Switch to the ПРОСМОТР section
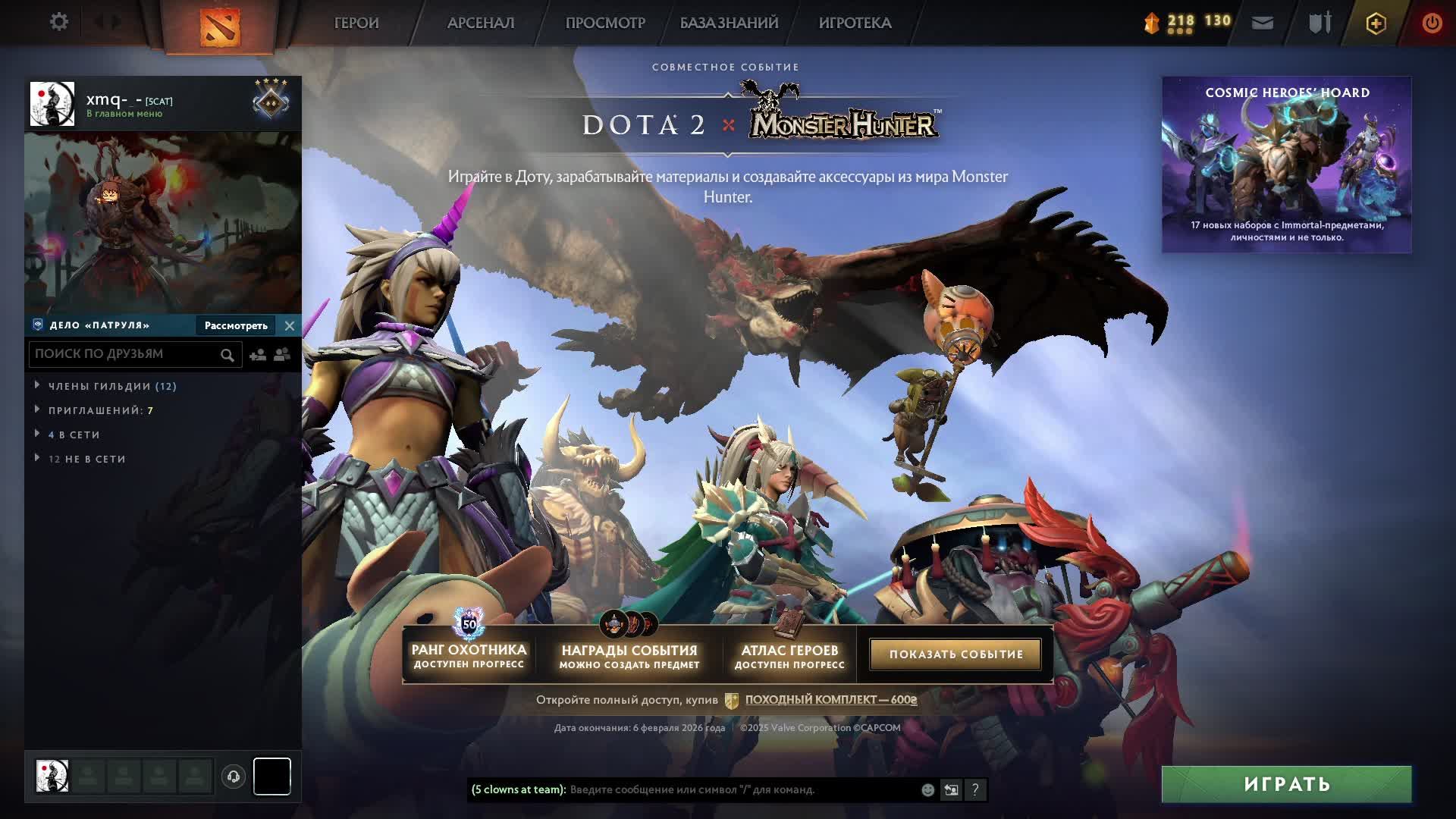This screenshot has height=819, width=1456. [x=605, y=23]
